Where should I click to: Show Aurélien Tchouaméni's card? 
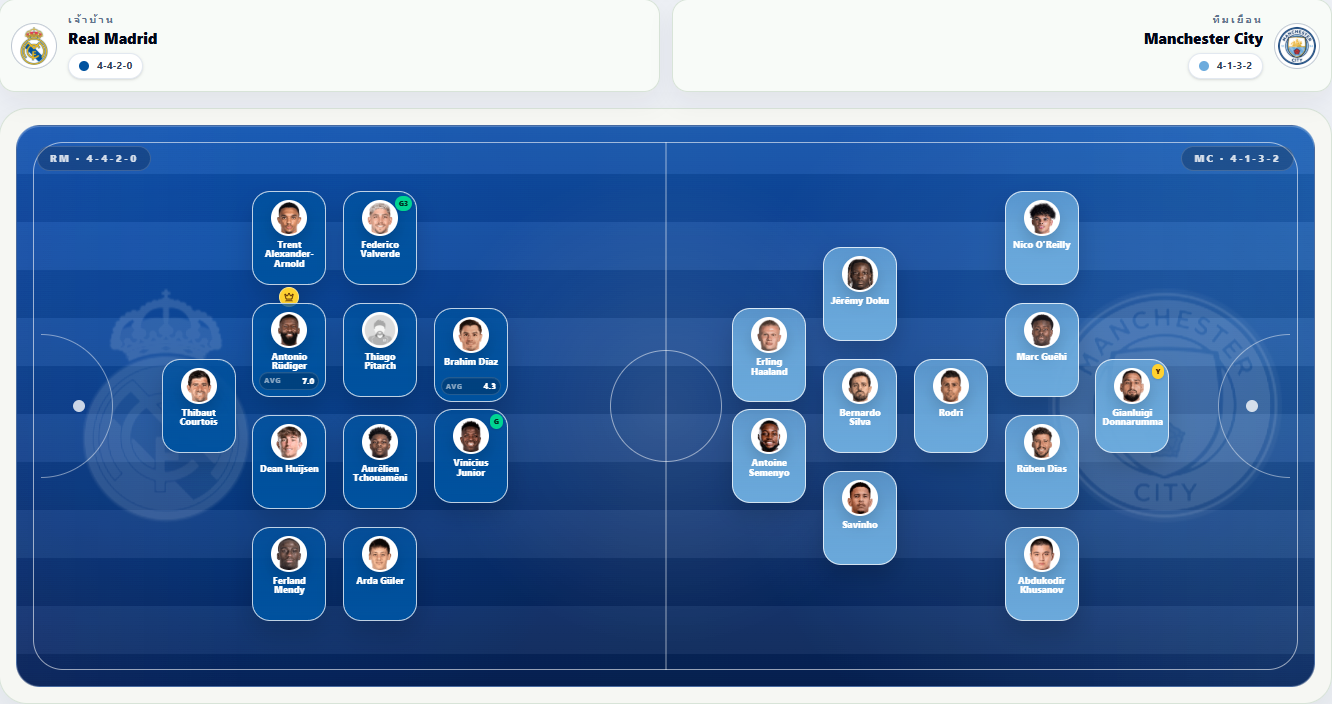coord(380,461)
